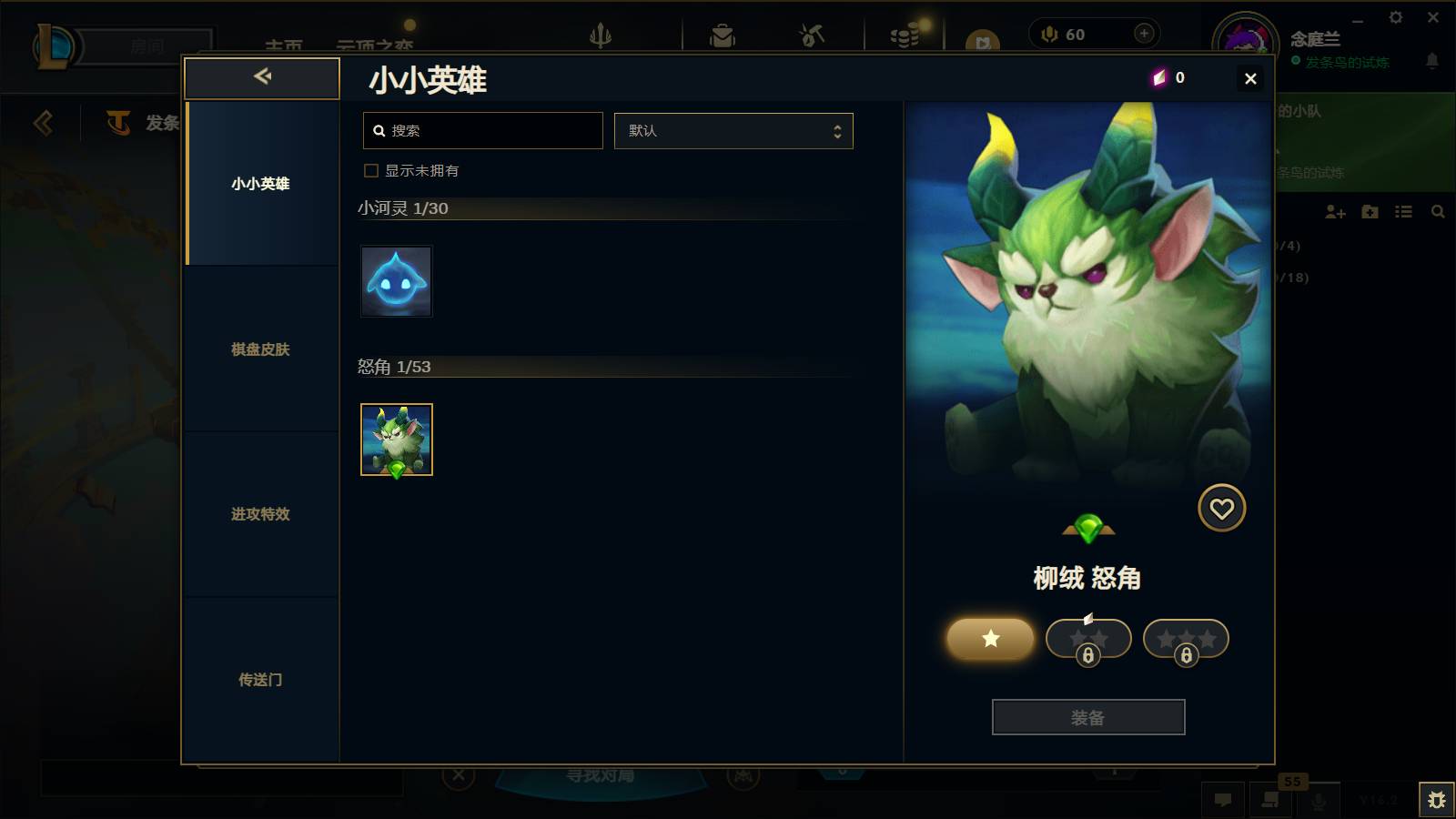Screen dimensions: 1456x819
Task: Expand the friend list view icon
Action: (x=1403, y=212)
